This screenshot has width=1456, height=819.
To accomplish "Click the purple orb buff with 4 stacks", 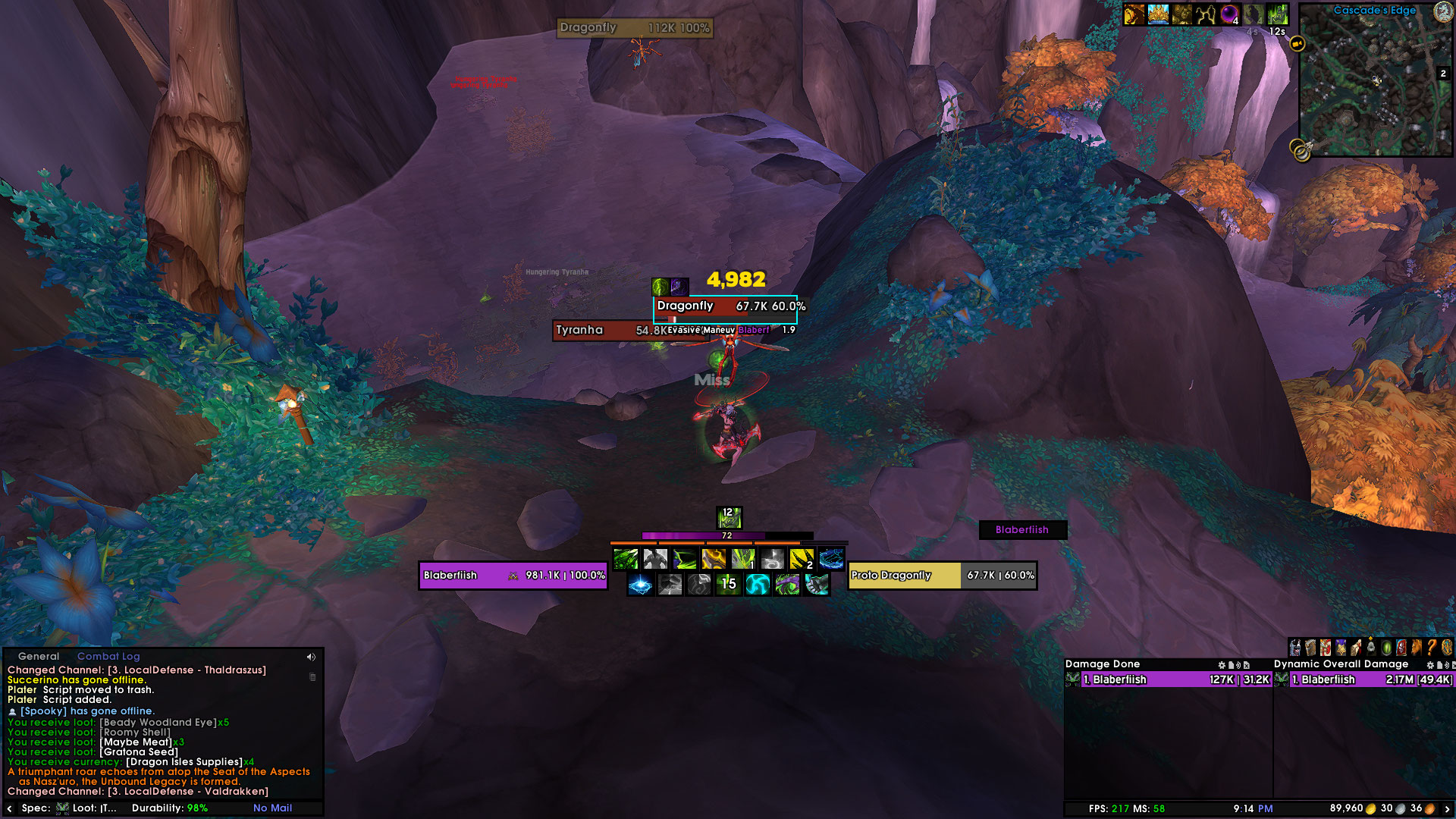I will click(x=1229, y=14).
